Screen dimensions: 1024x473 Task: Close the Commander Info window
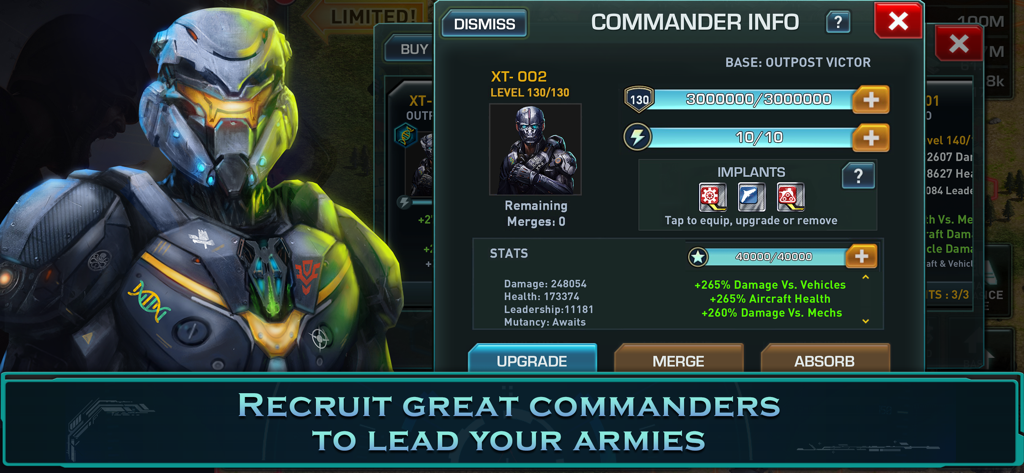pos(897,21)
